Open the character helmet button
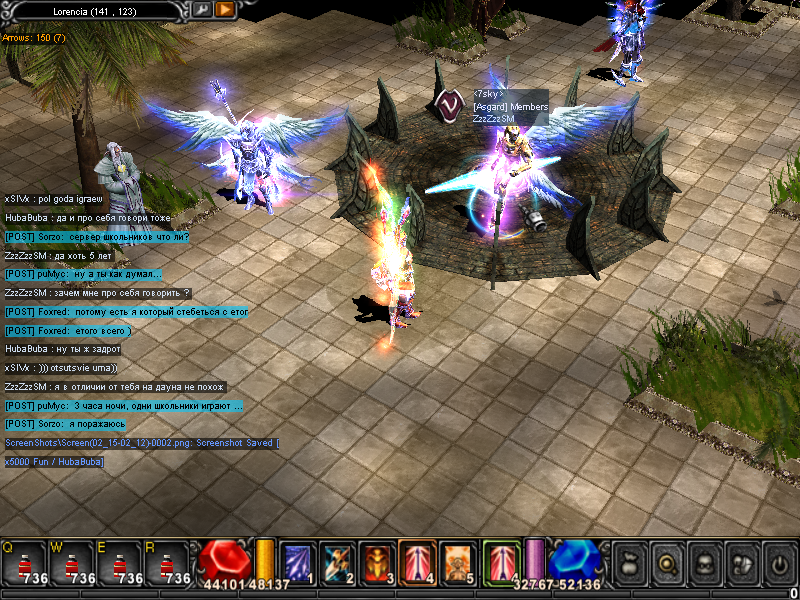This screenshot has height=600, width=800. click(x=703, y=562)
